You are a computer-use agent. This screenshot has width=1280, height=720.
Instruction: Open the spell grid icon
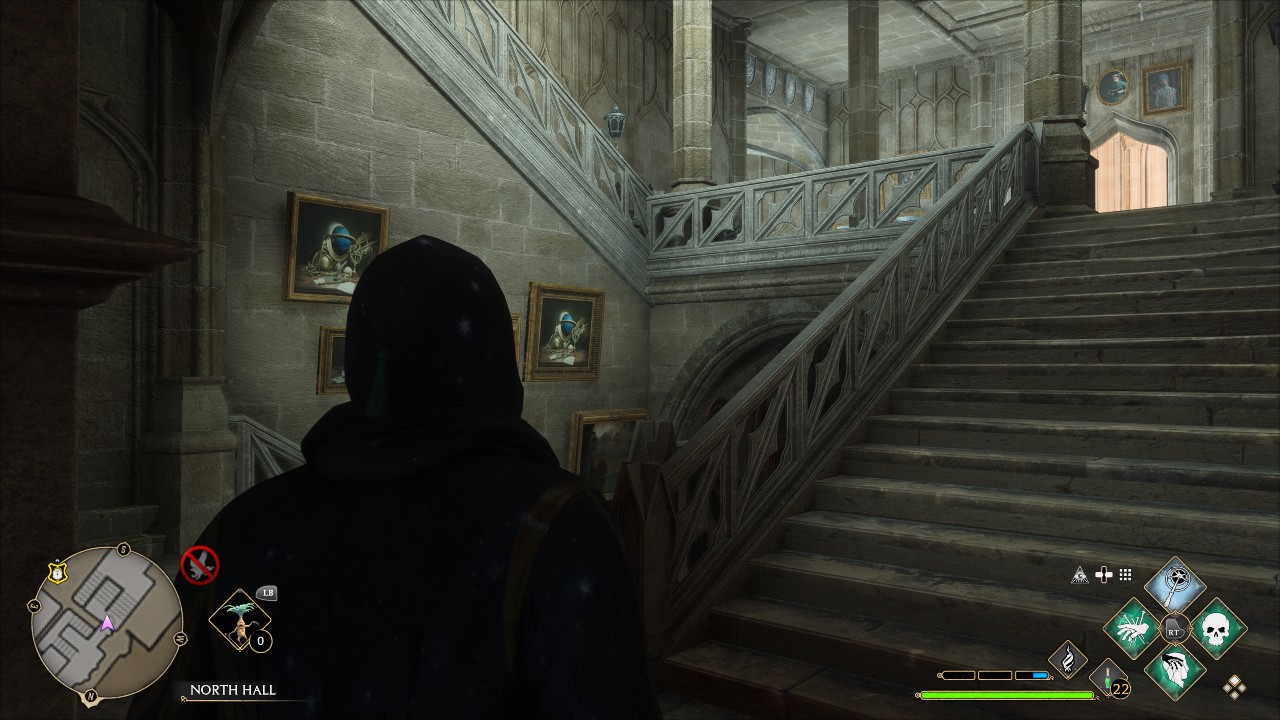[x=1124, y=575]
